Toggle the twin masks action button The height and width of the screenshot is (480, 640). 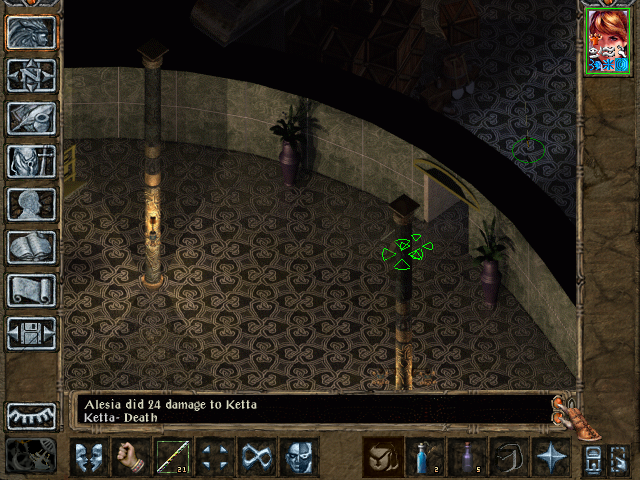(89, 457)
